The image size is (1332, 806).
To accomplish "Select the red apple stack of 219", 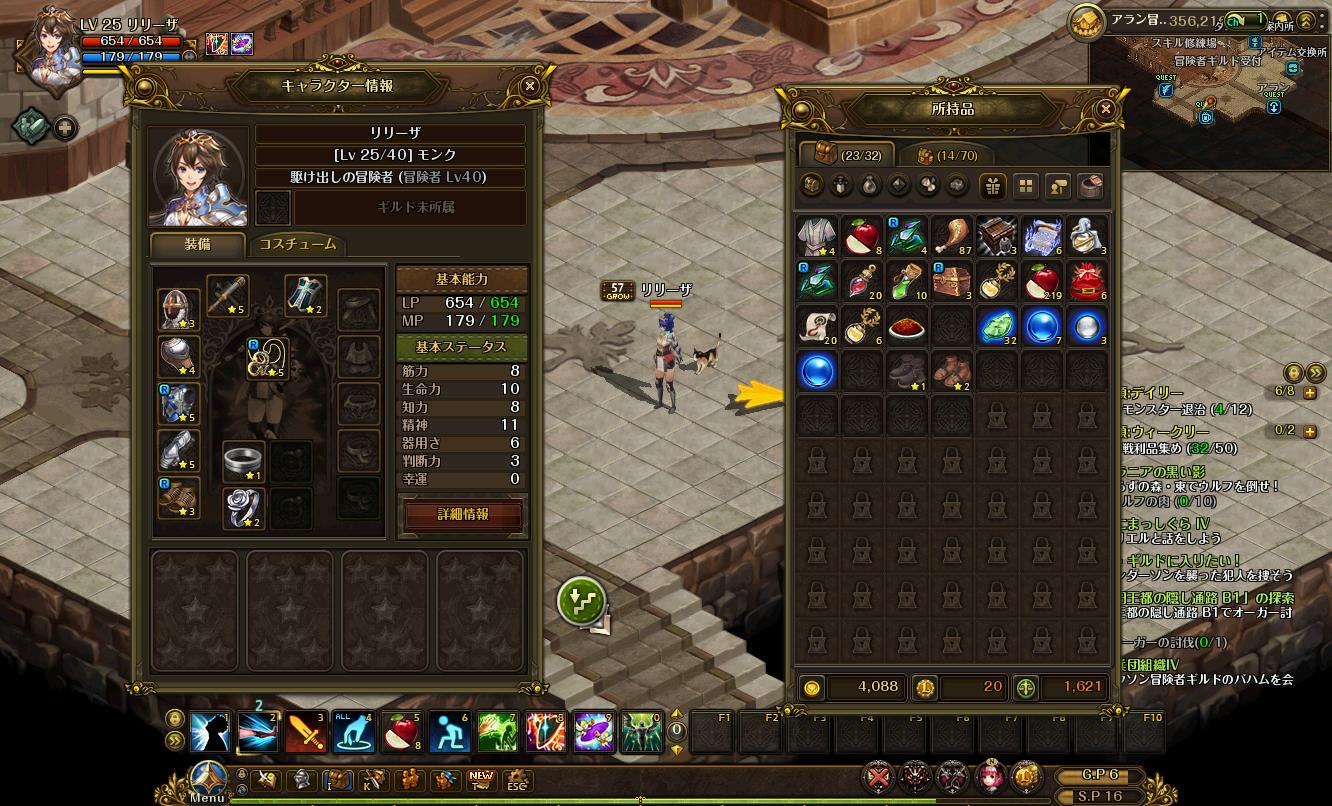I will (x=1042, y=281).
